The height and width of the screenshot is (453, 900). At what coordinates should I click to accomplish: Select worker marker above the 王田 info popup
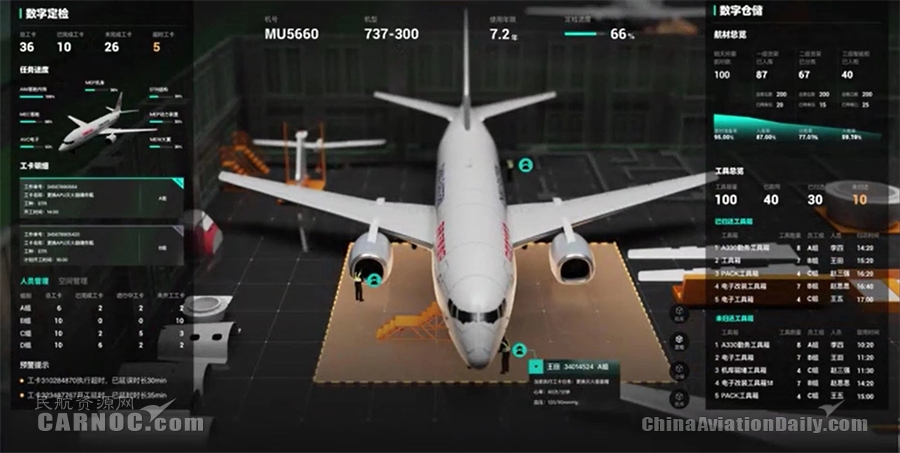[x=520, y=350]
